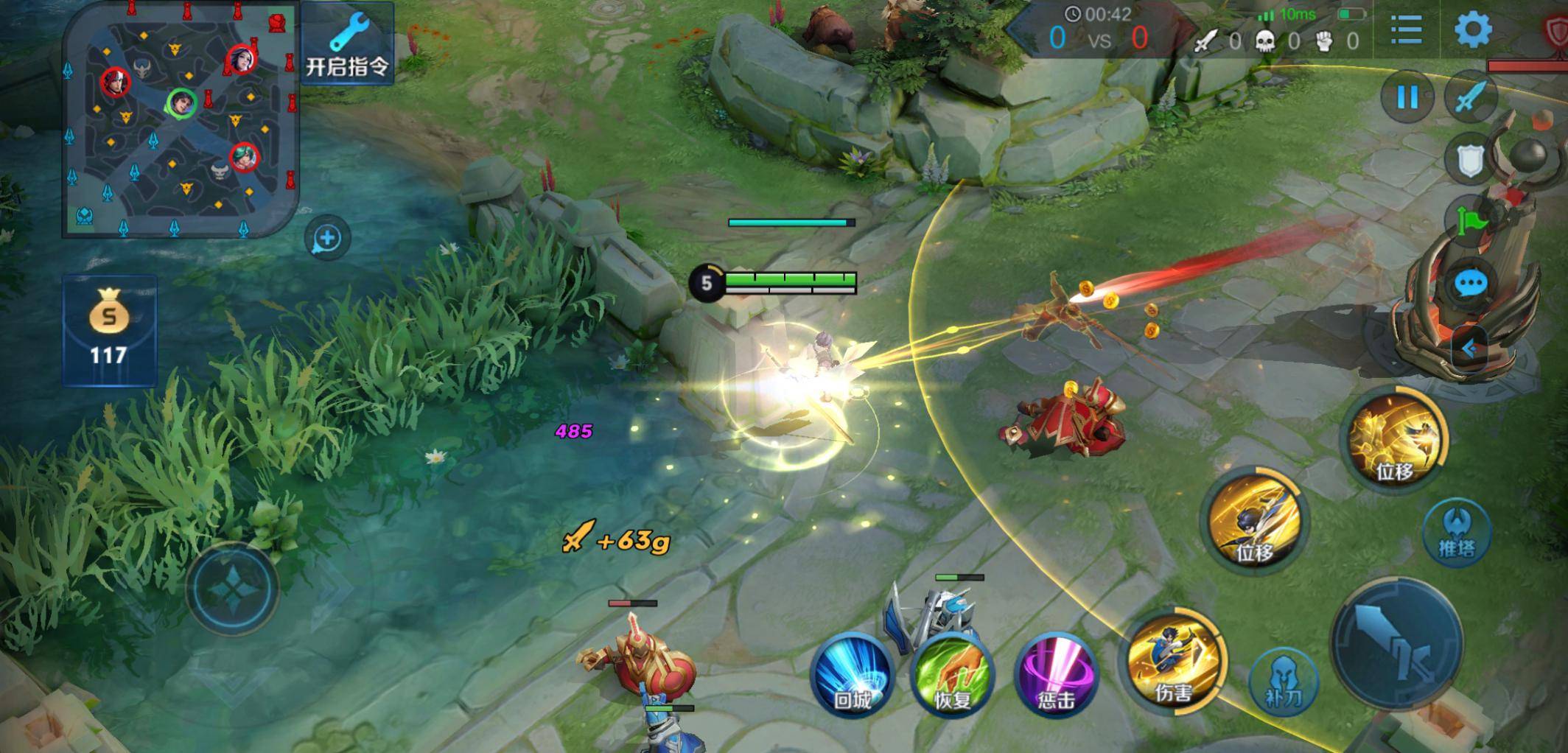Viewport: 1568px width, 753px height.
Task: Tap the 推塔 tower attack button
Action: click(x=1456, y=532)
